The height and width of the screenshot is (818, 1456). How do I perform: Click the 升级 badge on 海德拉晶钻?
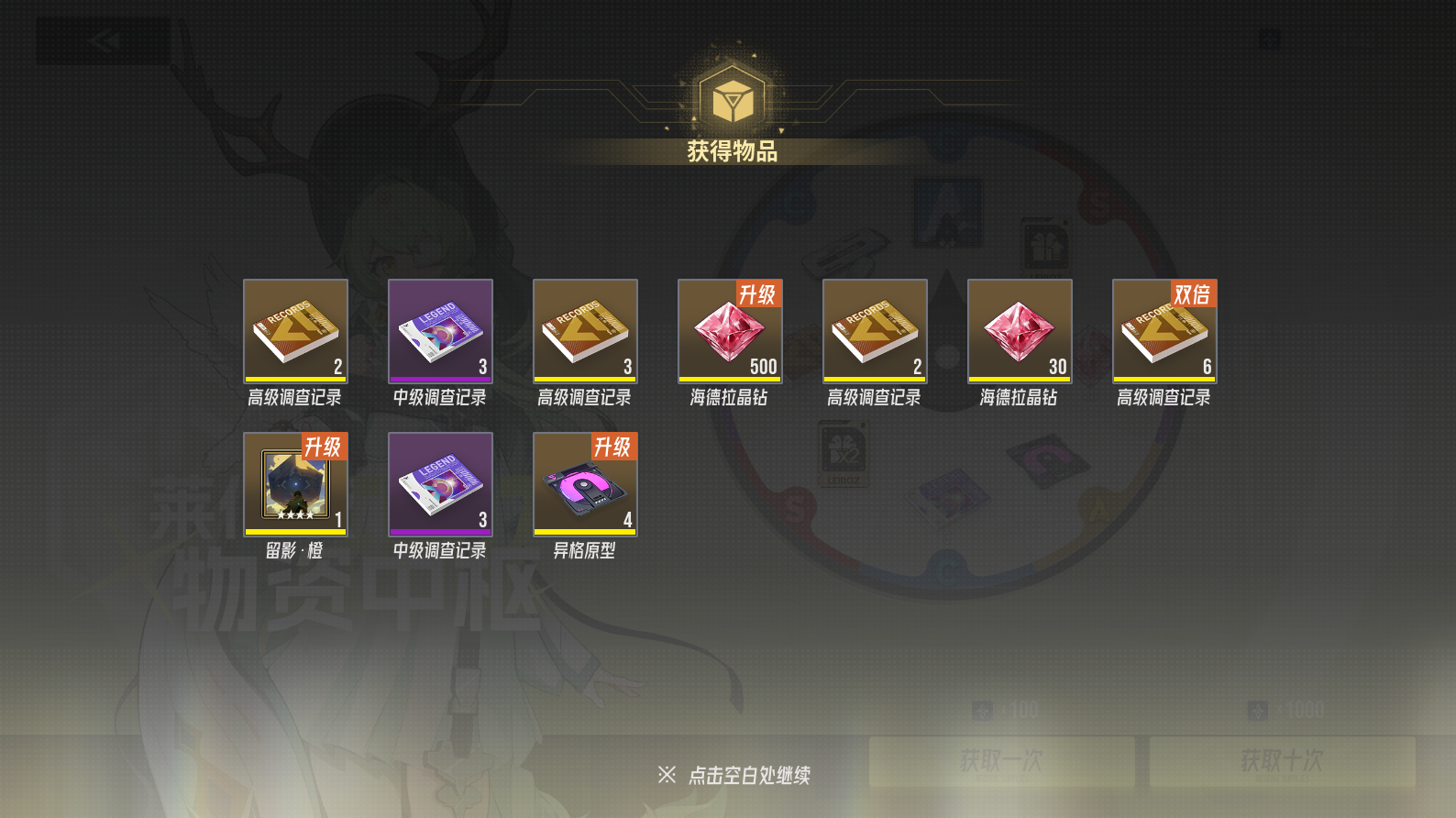(x=759, y=294)
